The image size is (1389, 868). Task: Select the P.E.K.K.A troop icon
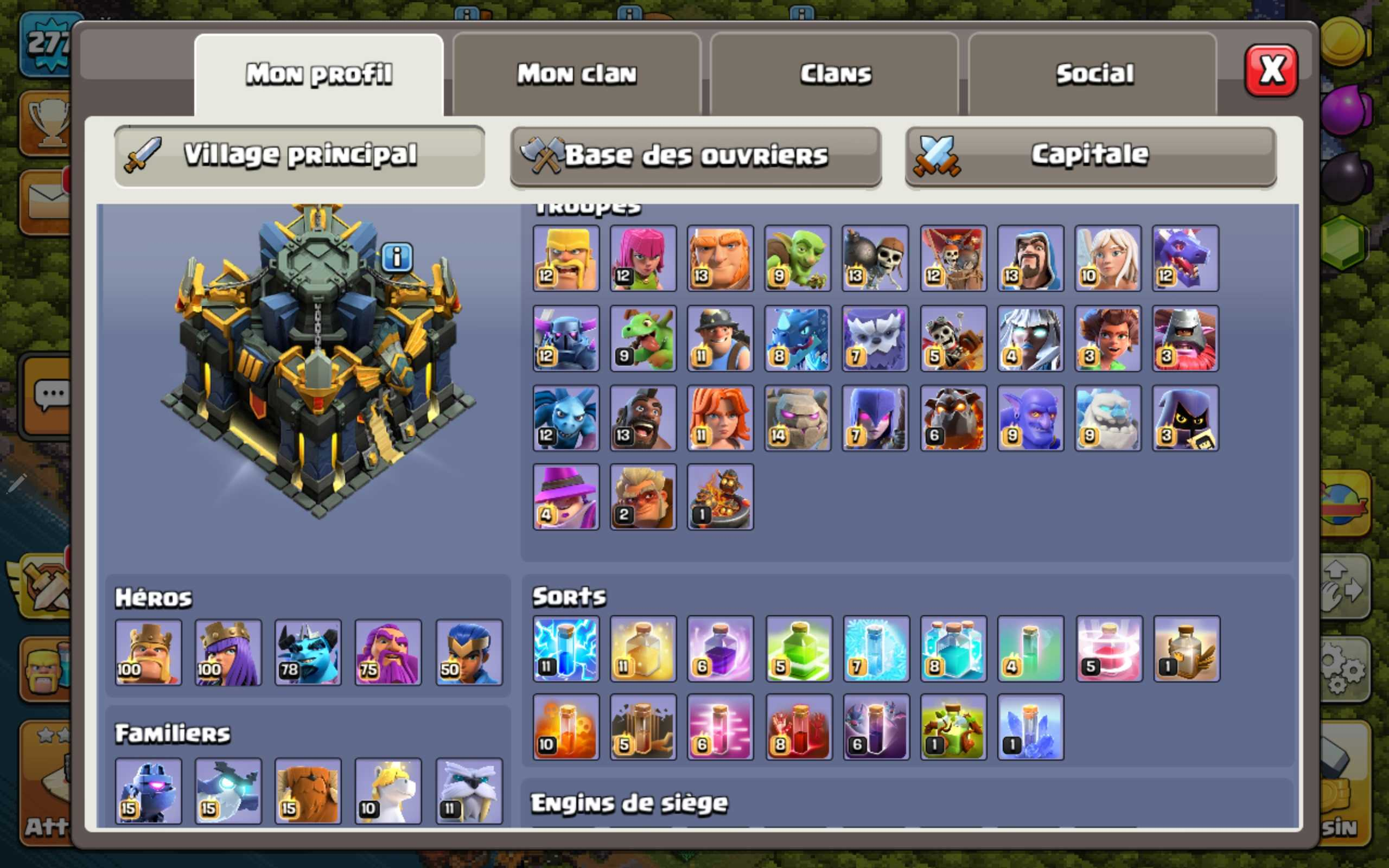point(565,337)
